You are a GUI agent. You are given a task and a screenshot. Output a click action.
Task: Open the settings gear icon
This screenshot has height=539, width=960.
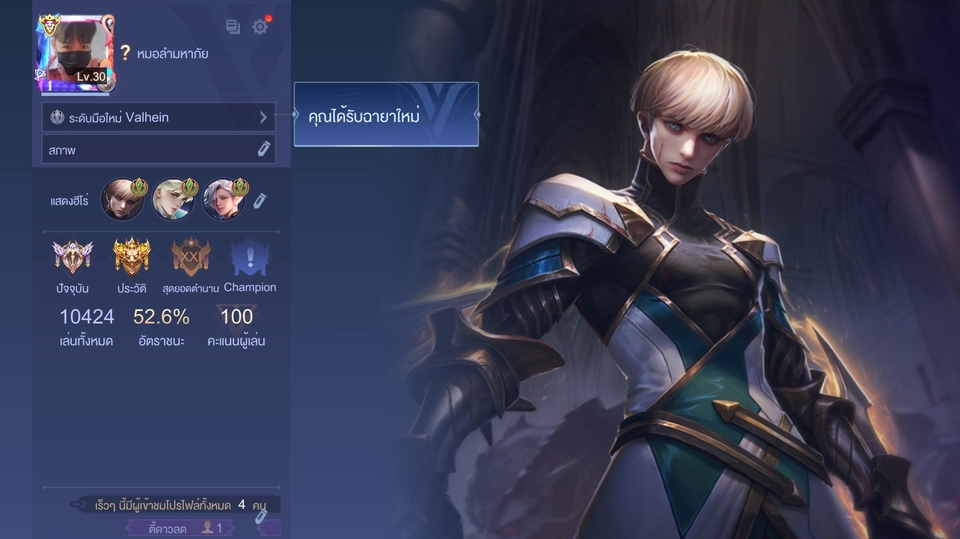pos(260,27)
